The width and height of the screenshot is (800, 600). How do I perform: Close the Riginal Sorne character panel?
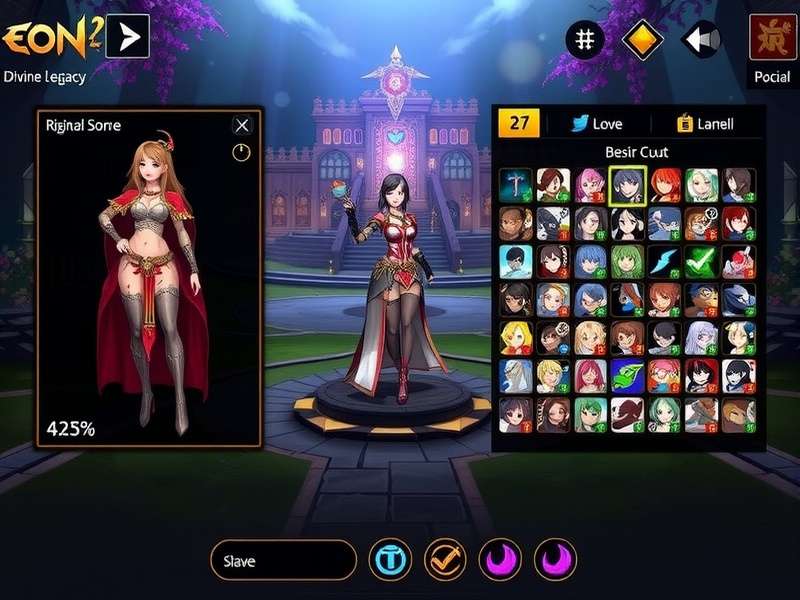click(242, 125)
